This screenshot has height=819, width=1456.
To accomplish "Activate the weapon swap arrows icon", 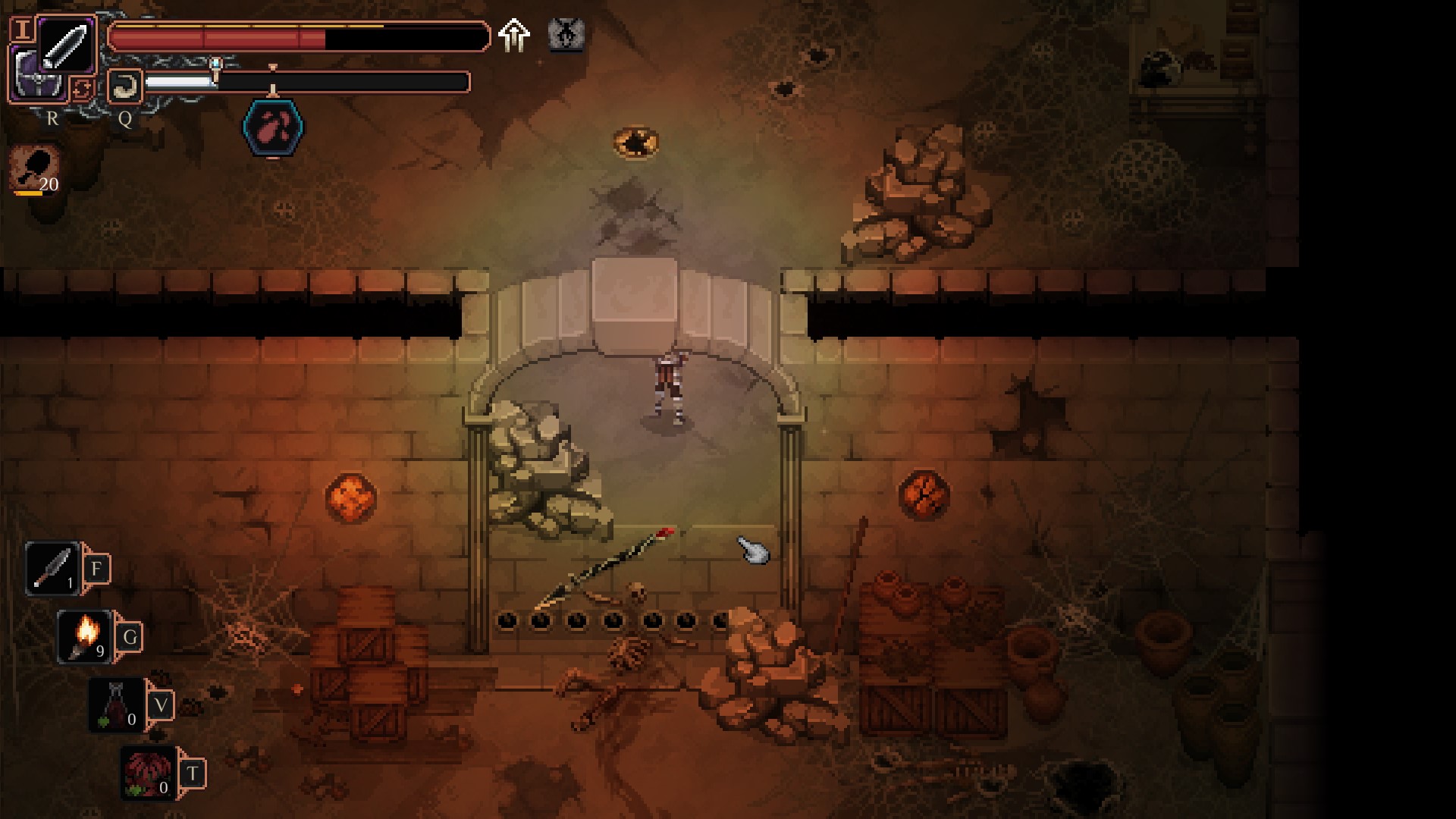I will 81,89.
